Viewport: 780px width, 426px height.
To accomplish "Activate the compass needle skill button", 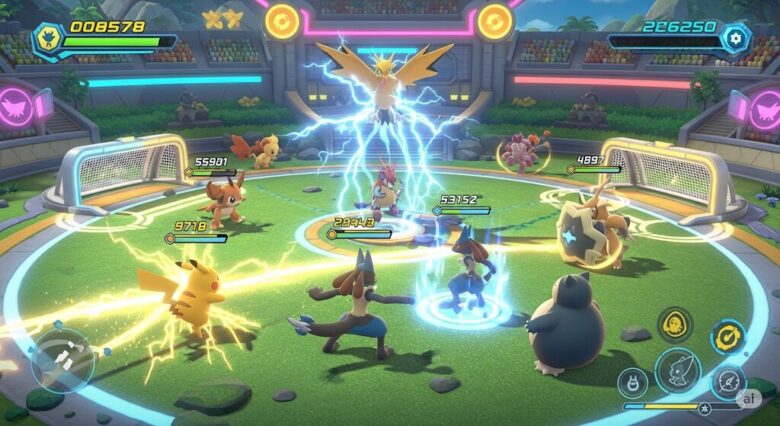I will coord(727,381).
